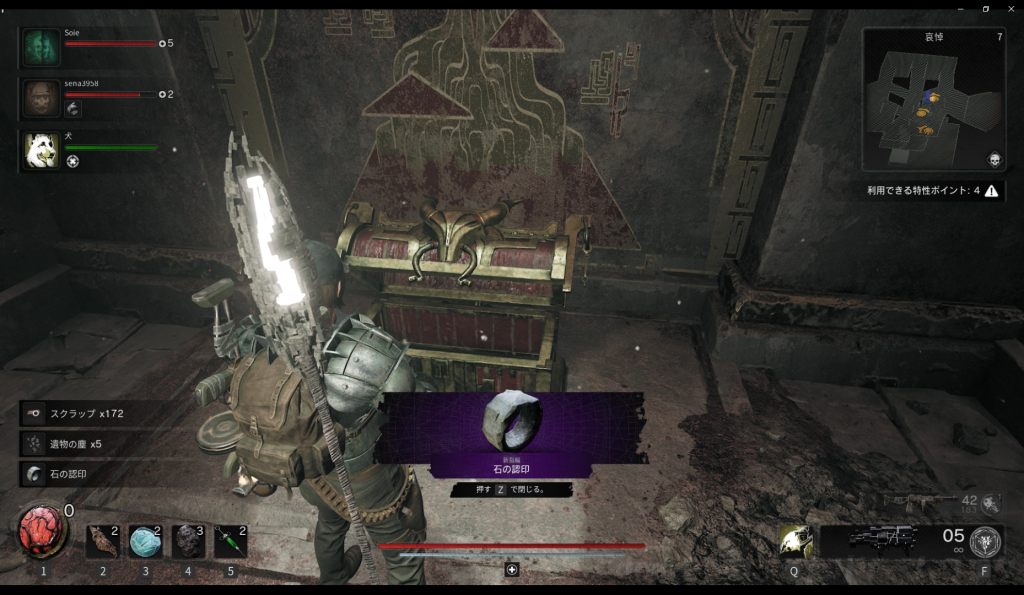Select the active handgun weapon slot
The image size is (1024, 595).
(x=884, y=540)
